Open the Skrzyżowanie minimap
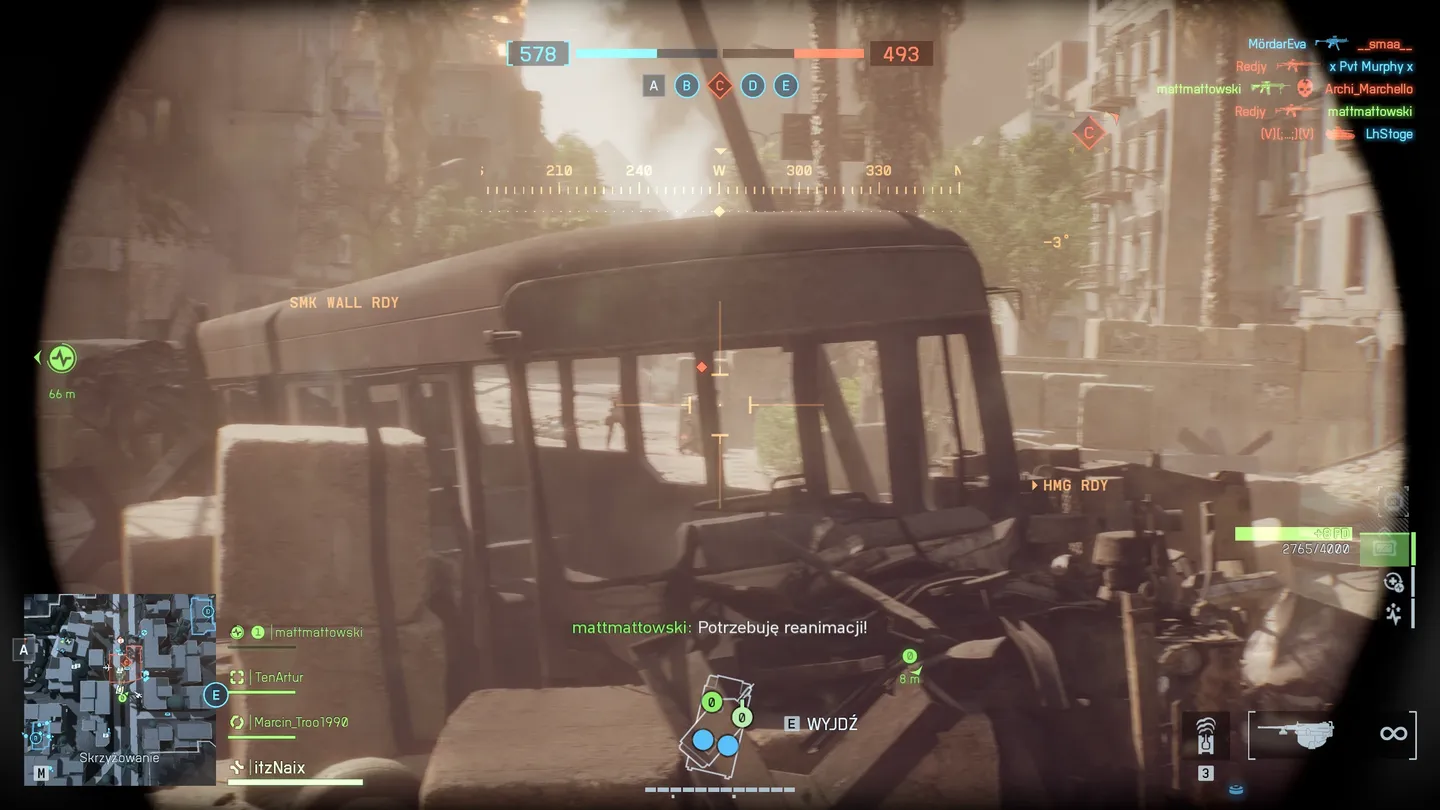Screen dimensions: 1440x810 click(120, 688)
